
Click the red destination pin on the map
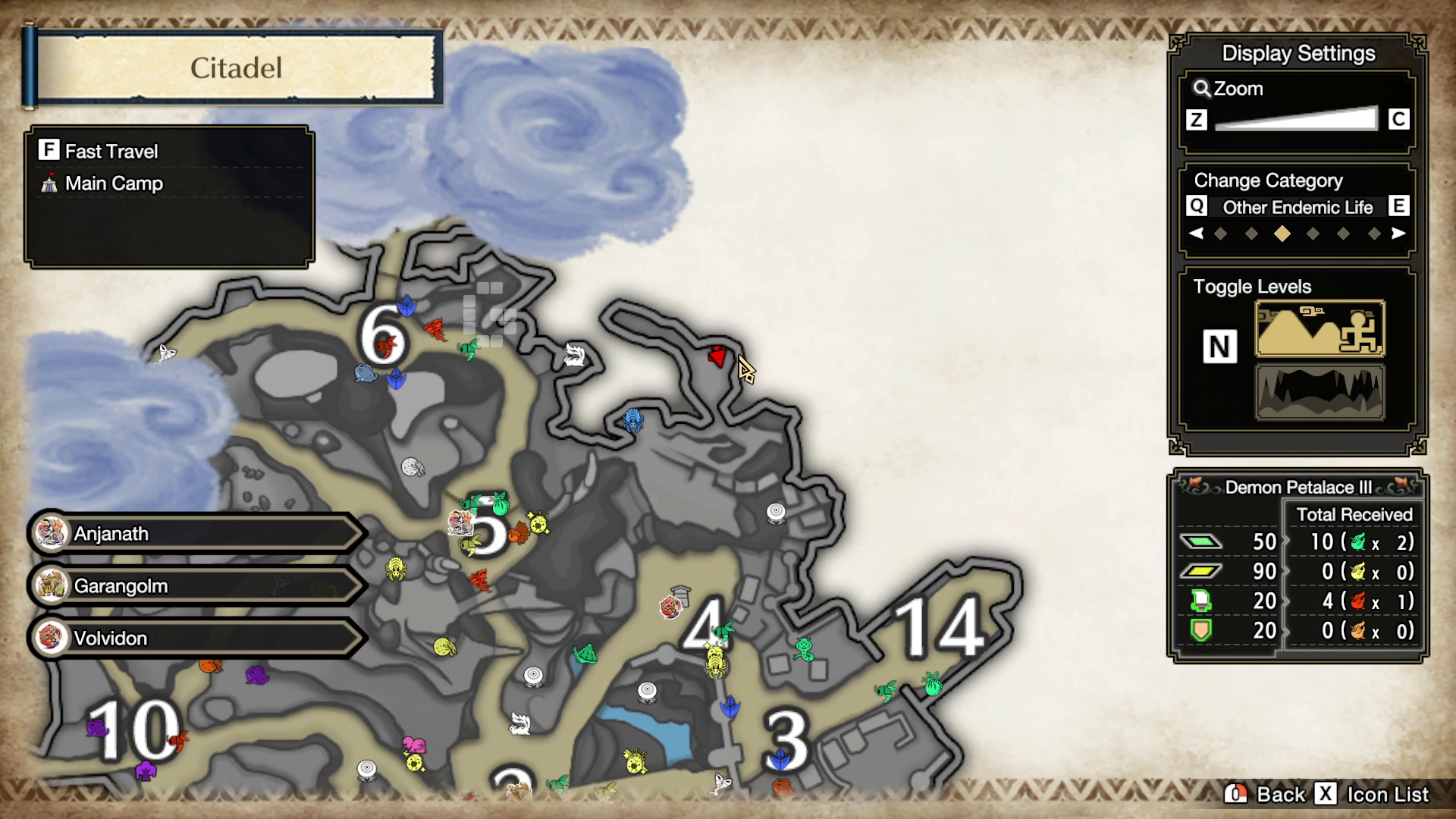pos(716,356)
